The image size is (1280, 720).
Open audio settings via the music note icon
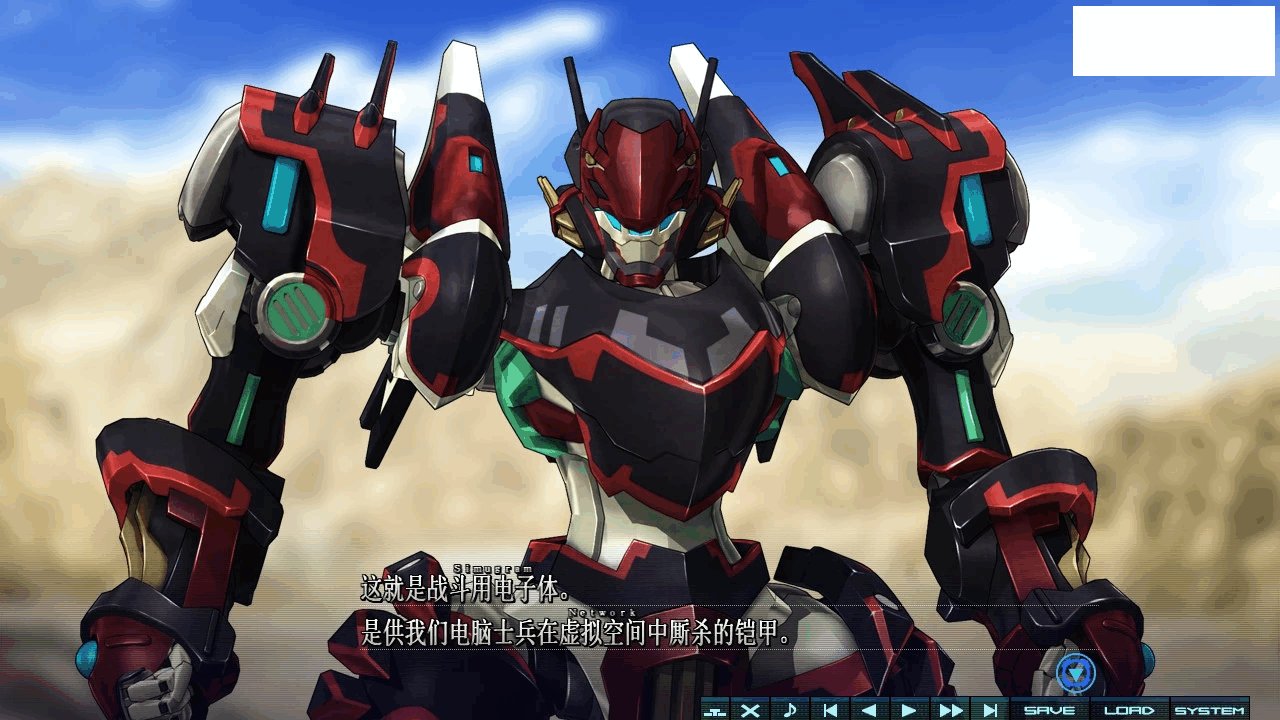tap(790, 707)
